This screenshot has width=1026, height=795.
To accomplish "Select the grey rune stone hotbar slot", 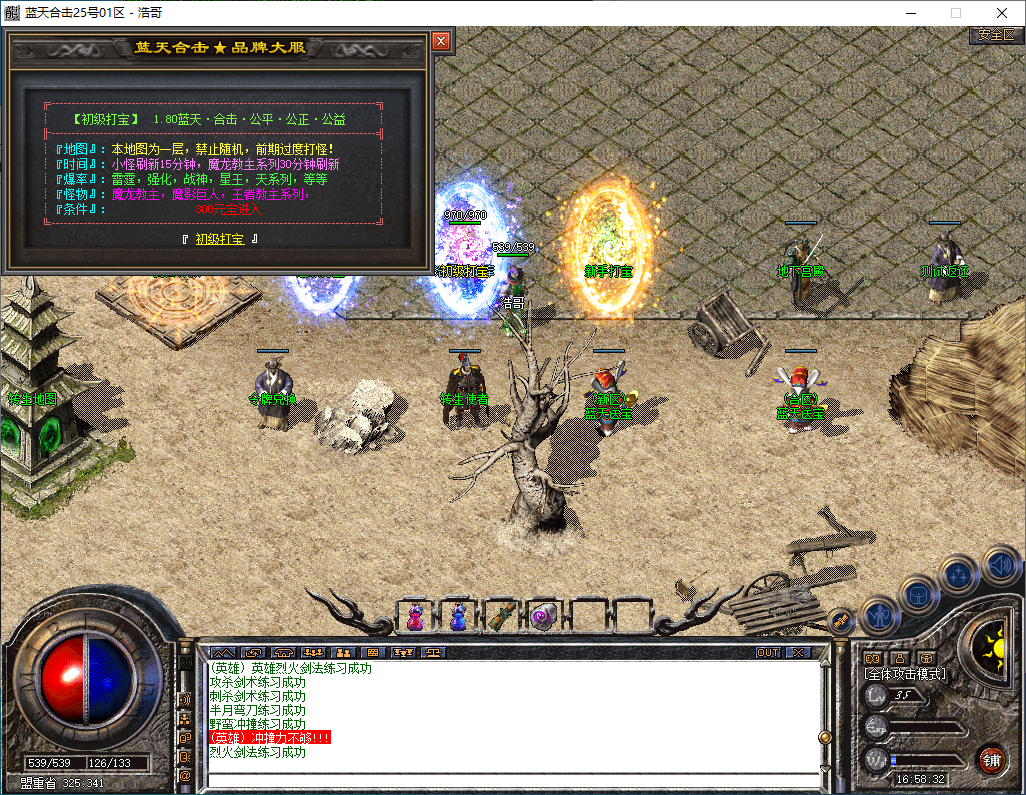I will [543, 617].
